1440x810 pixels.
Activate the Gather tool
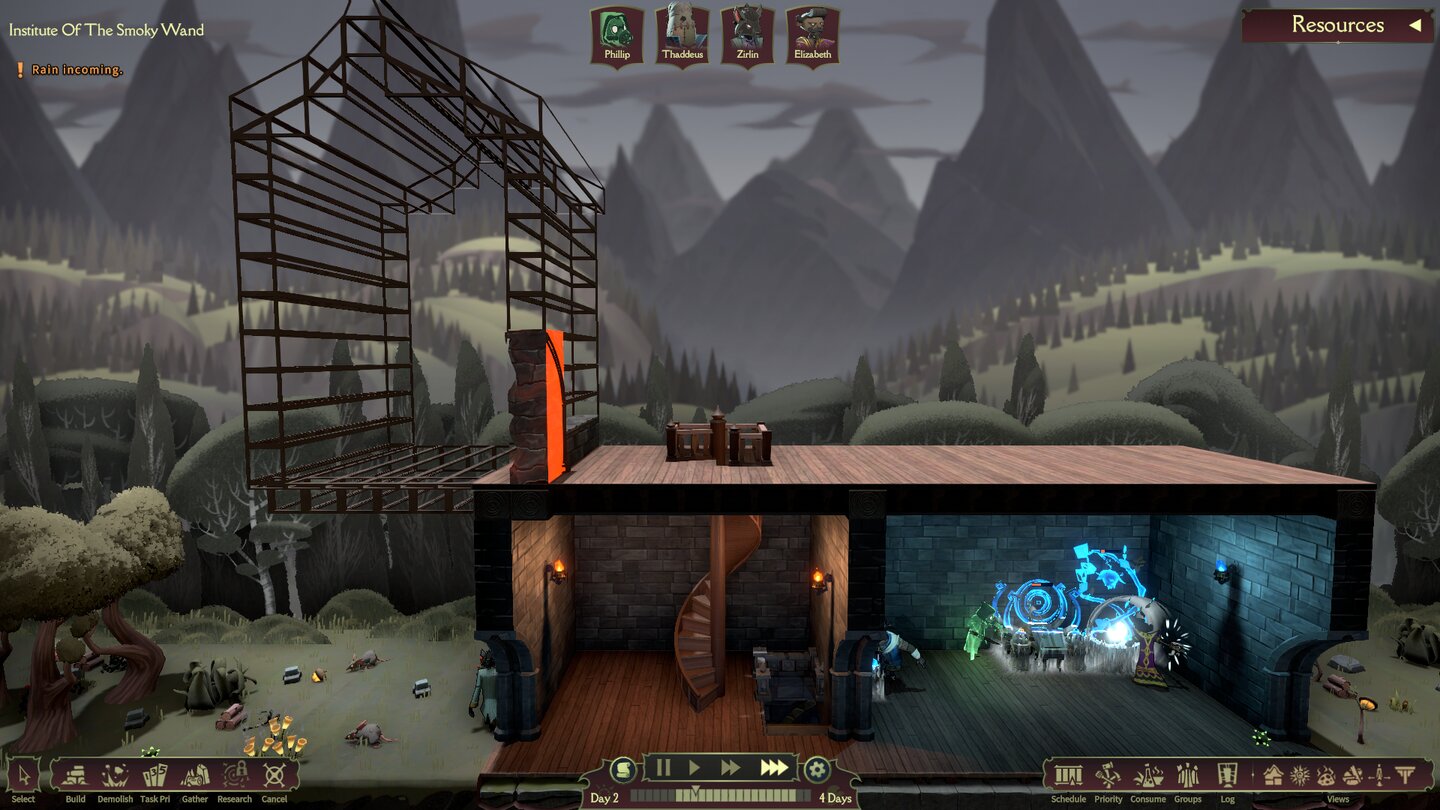pos(194,775)
